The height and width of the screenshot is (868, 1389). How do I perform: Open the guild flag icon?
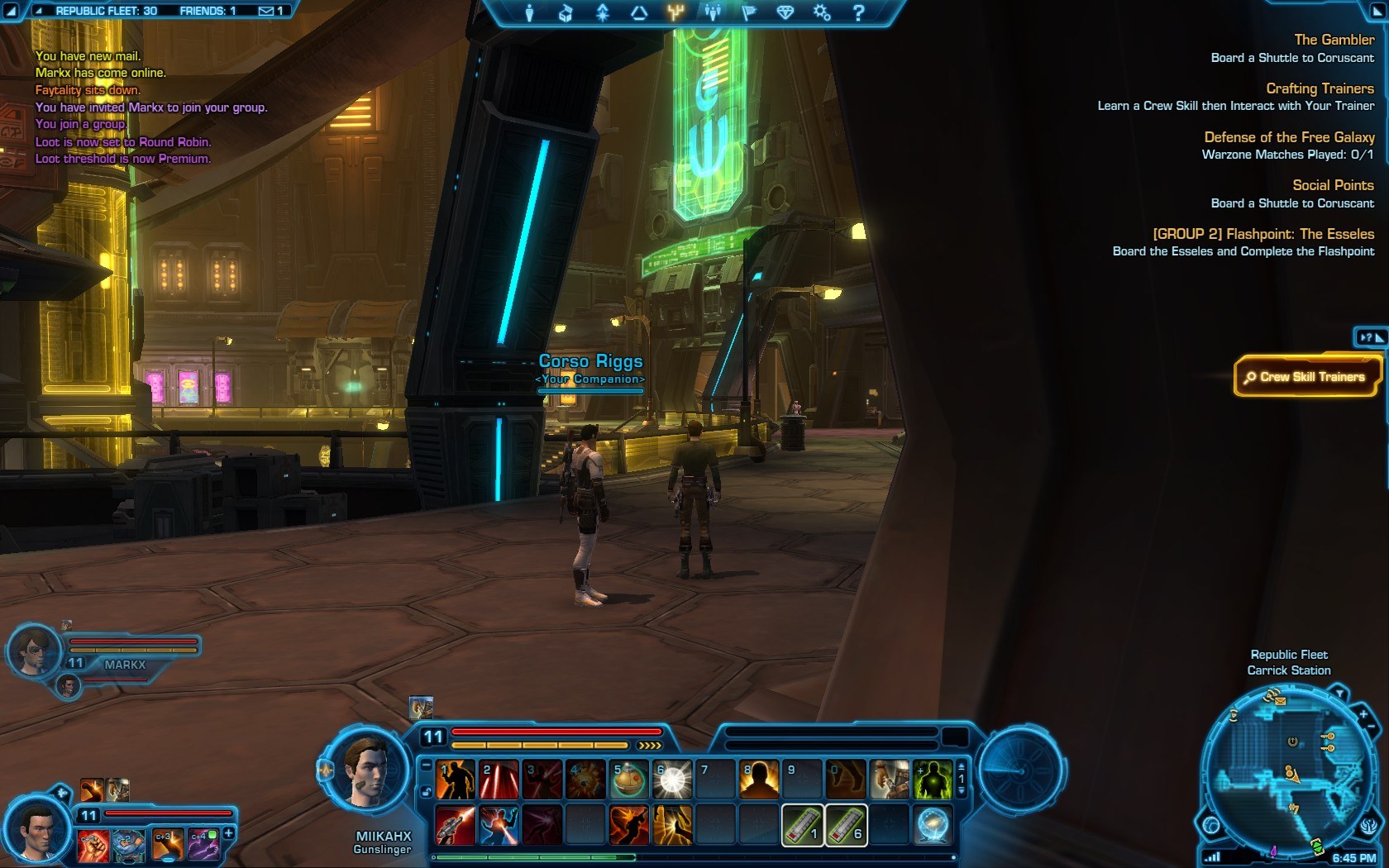tap(750, 12)
